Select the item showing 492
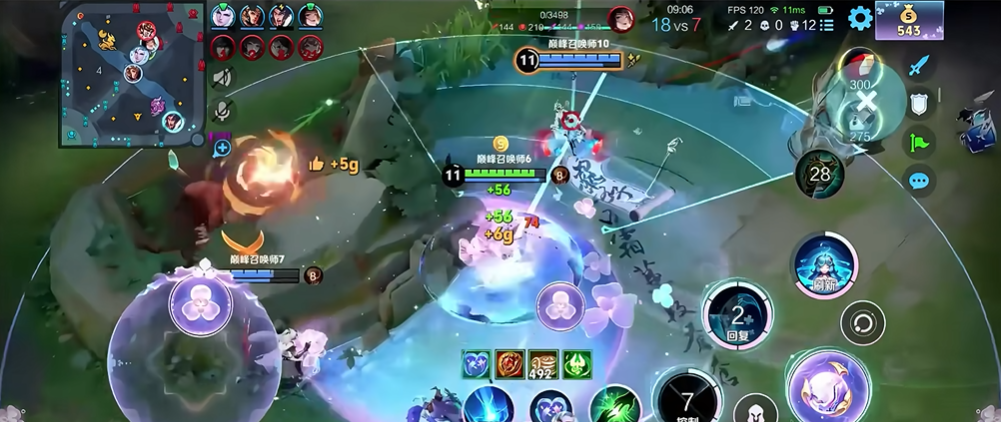This screenshot has width=1001, height=422. pos(542,364)
